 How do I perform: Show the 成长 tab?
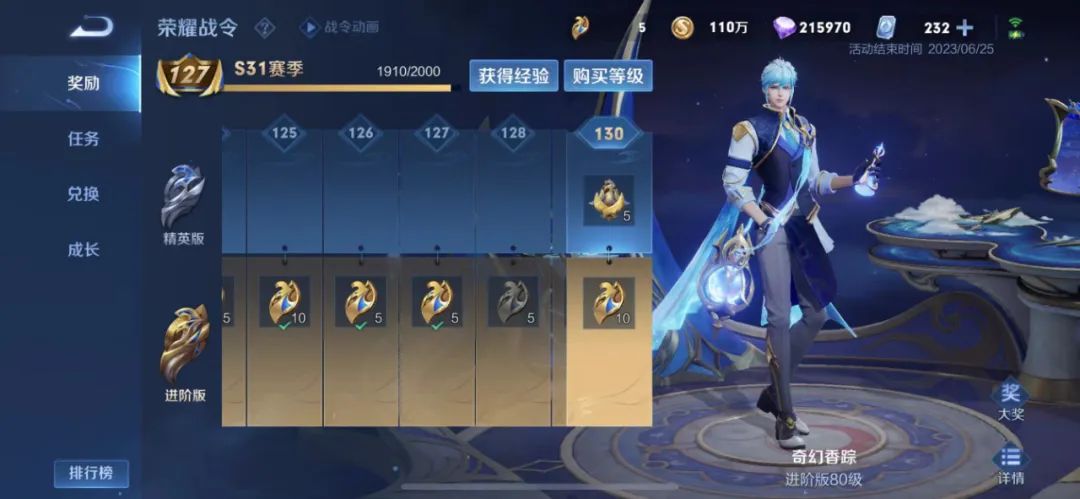(x=83, y=250)
